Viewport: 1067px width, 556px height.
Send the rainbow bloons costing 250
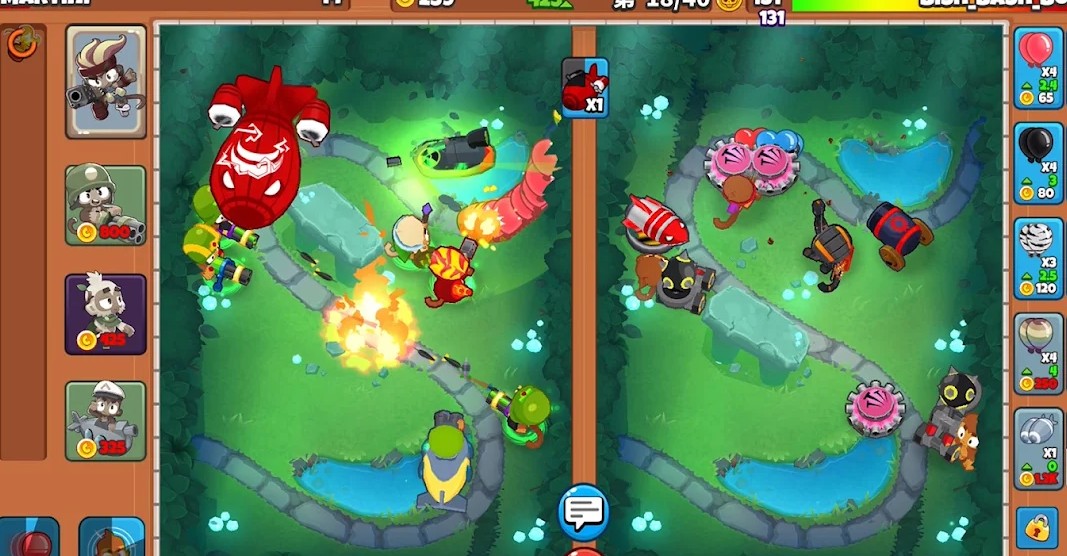(1038, 353)
